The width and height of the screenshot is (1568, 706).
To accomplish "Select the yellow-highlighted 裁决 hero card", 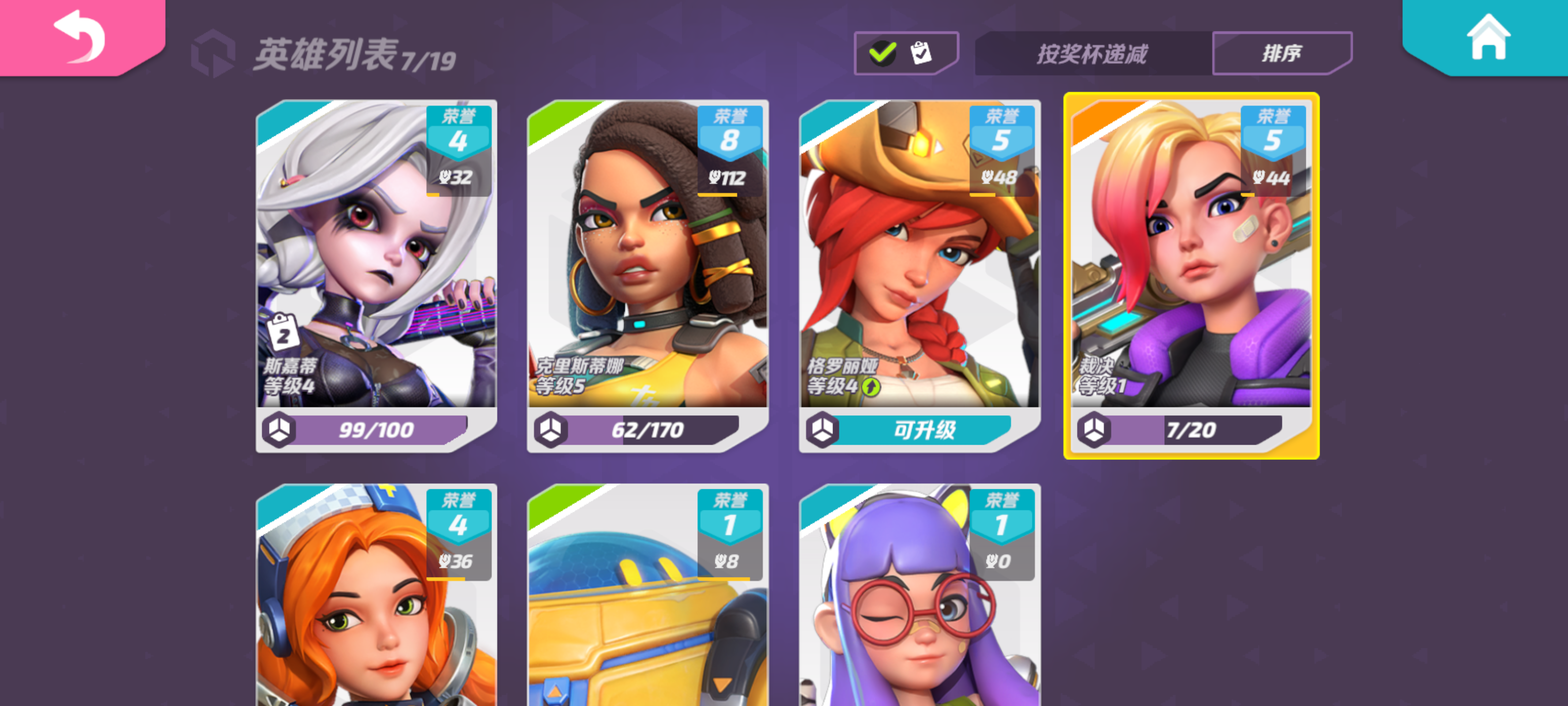I will pyautogui.click(x=1191, y=274).
